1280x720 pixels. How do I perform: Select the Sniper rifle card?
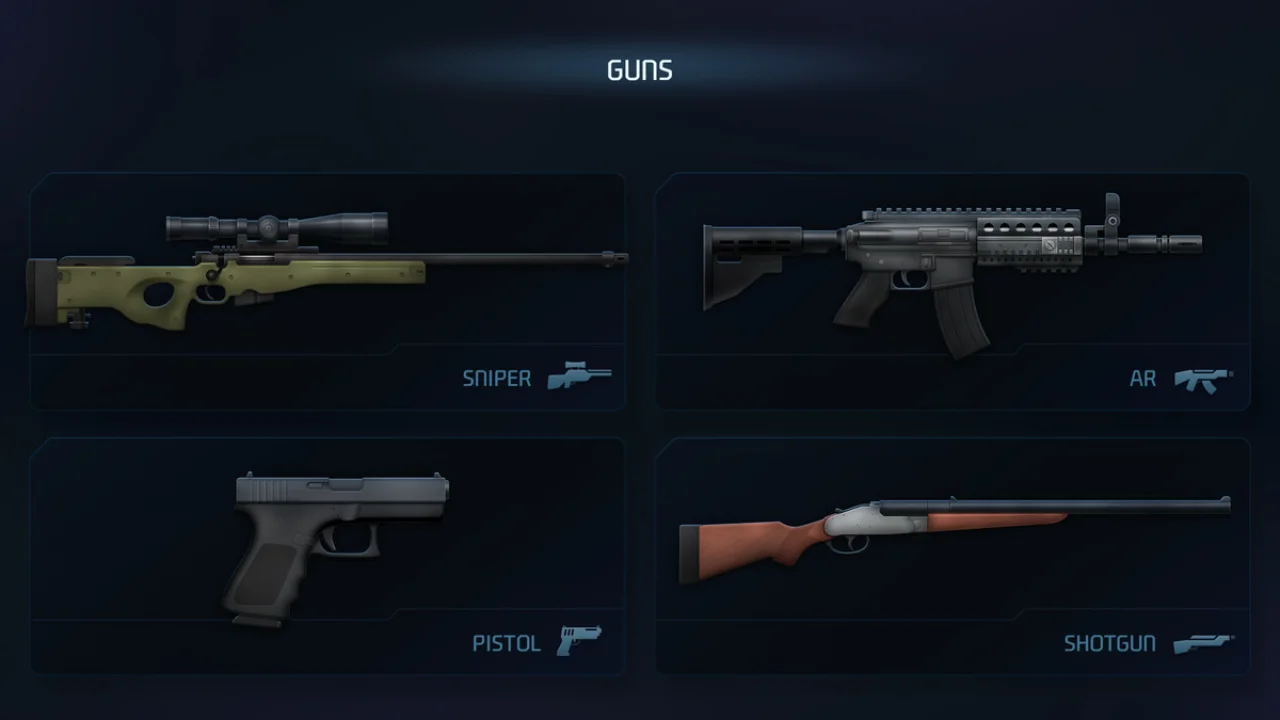327,291
